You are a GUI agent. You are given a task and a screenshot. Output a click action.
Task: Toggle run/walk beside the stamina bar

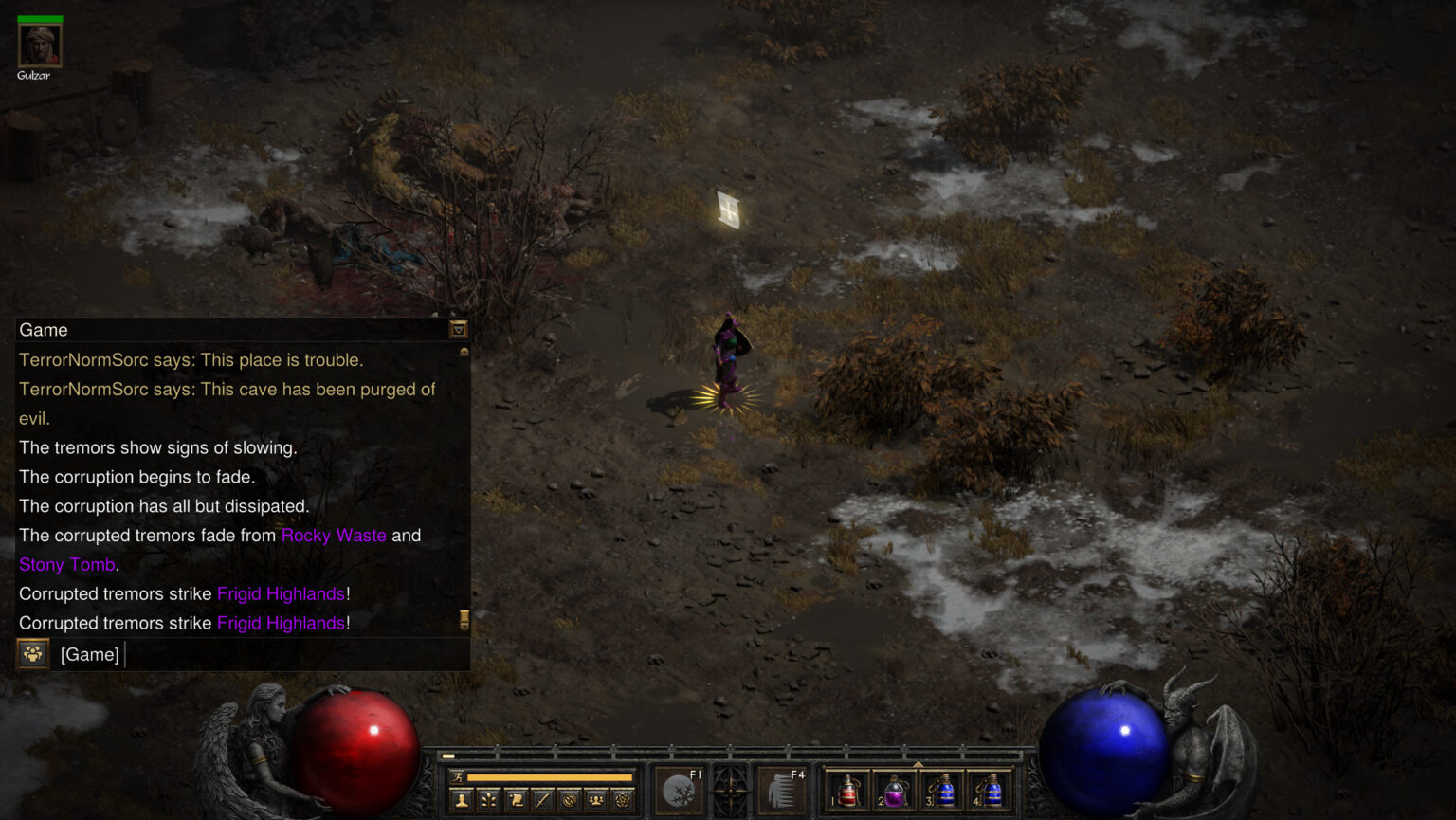(458, 777)
